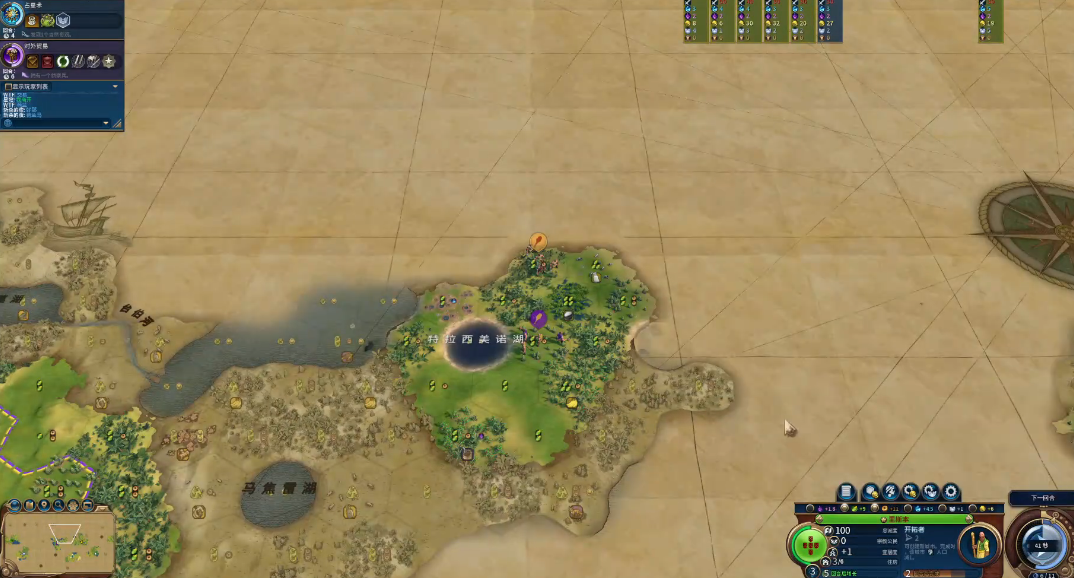
Task: Click the end turn globe button
Action: coord(1039,542)
